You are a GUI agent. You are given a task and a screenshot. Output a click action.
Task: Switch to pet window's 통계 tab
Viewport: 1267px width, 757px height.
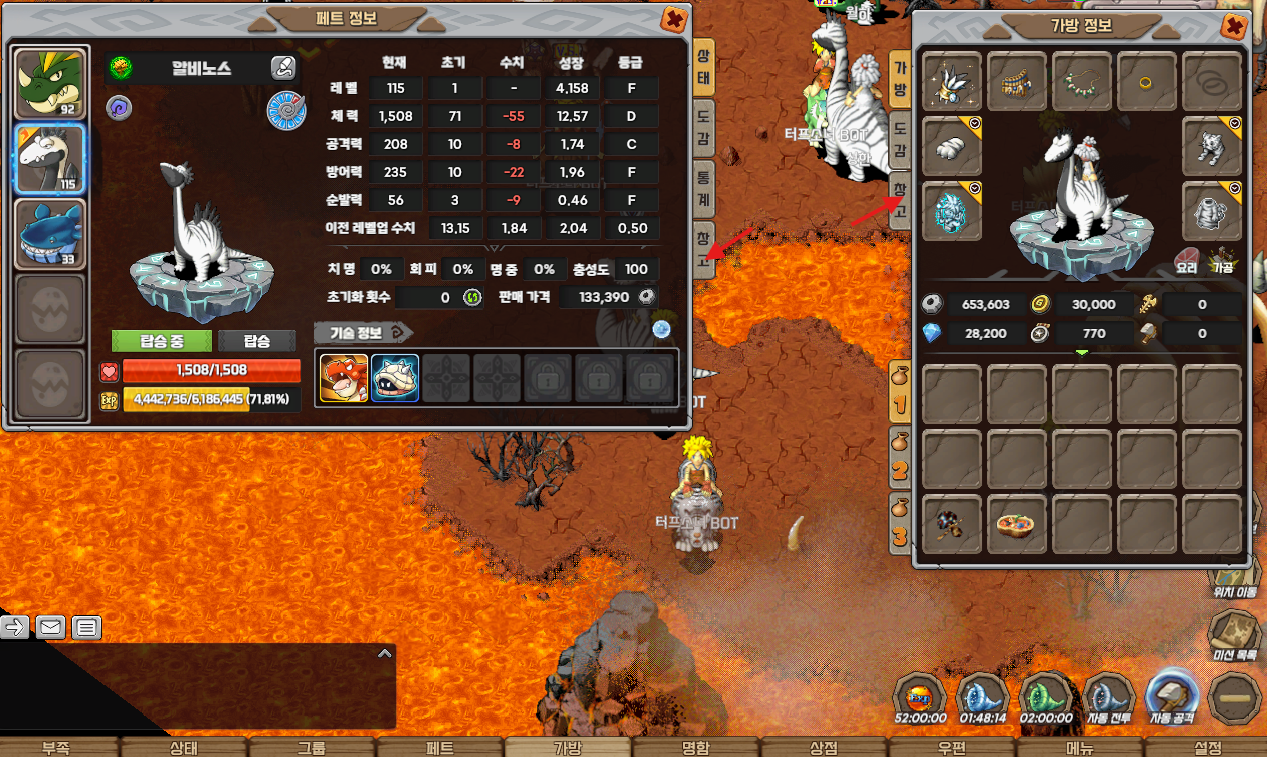pos(704,188)
